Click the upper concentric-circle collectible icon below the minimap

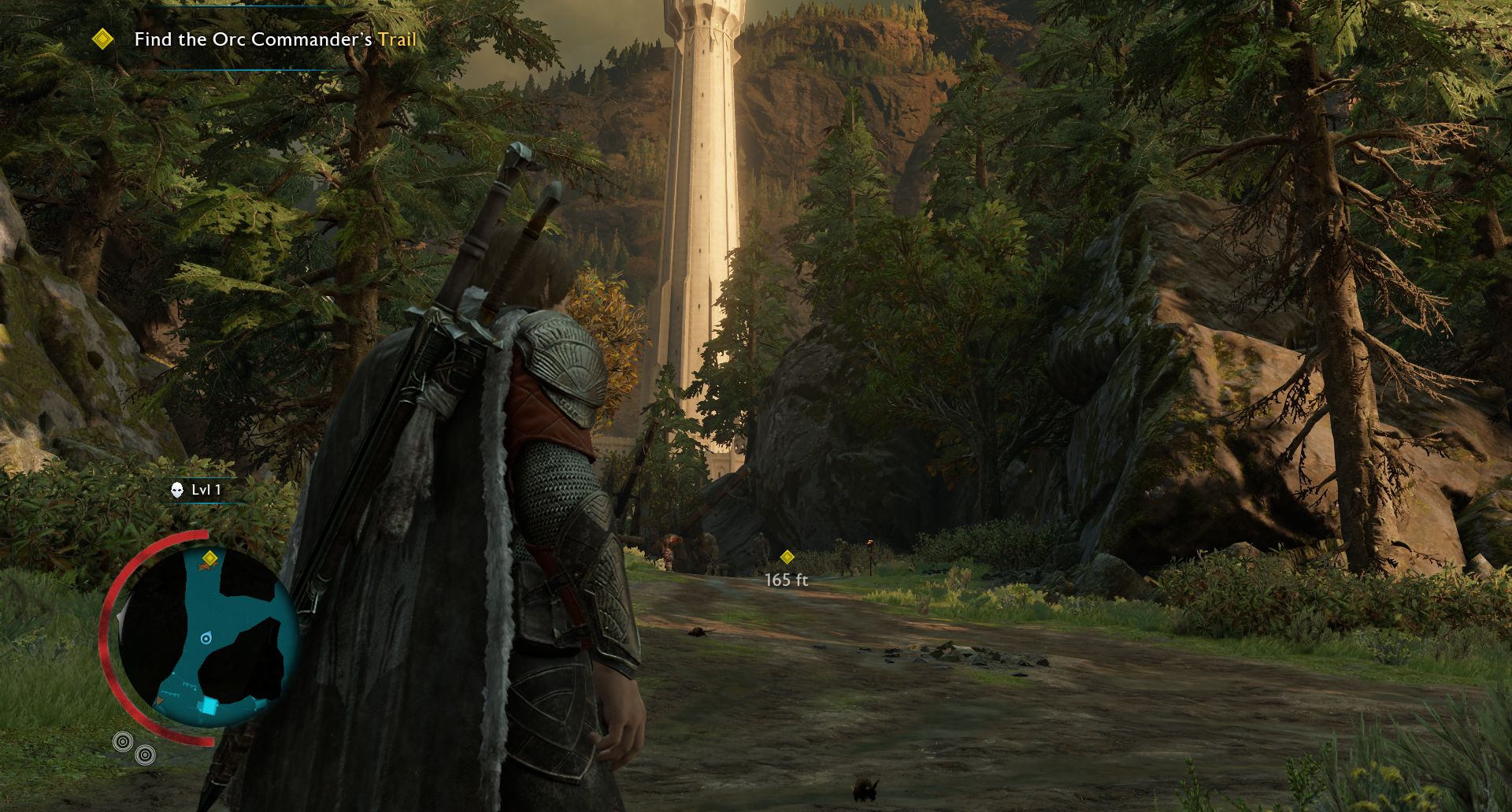point(122,741)
